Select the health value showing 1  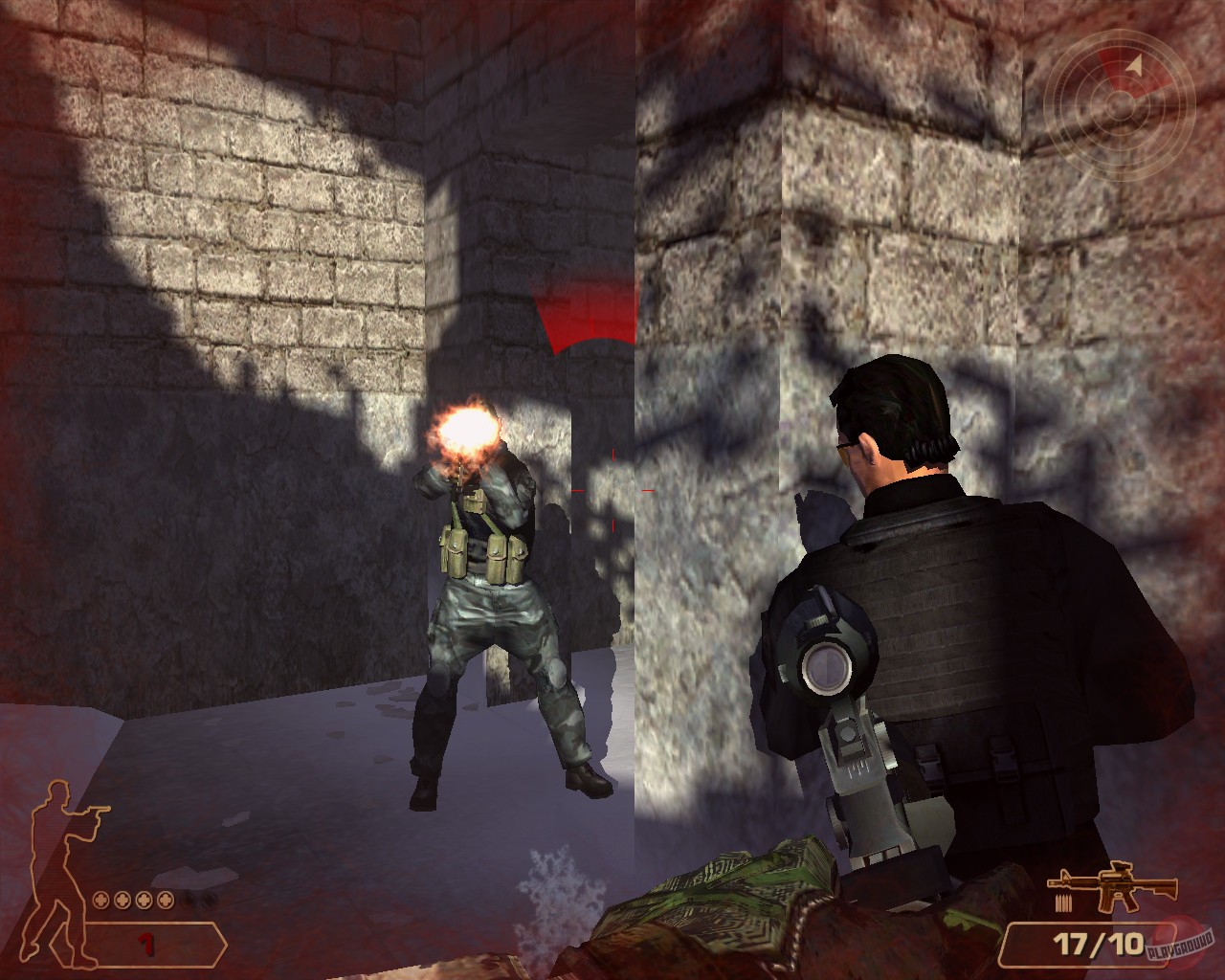click(146, 942)
